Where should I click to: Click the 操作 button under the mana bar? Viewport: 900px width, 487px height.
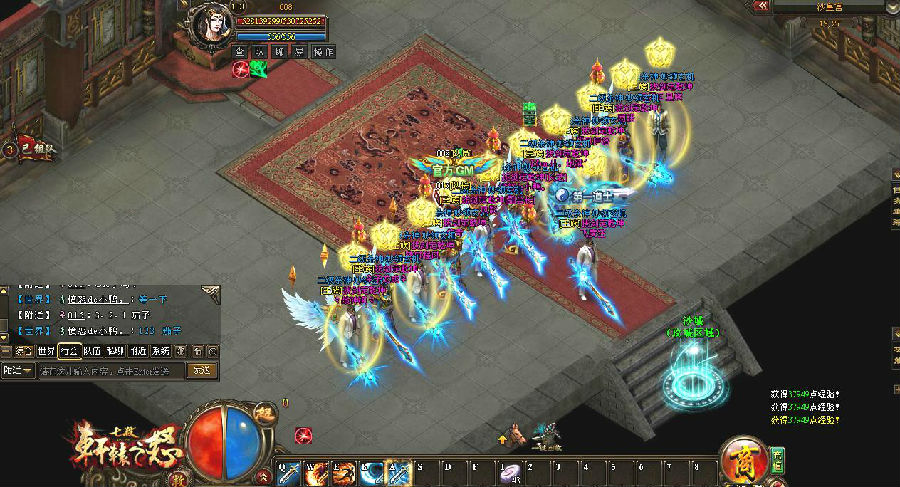[x=323, y=51]
